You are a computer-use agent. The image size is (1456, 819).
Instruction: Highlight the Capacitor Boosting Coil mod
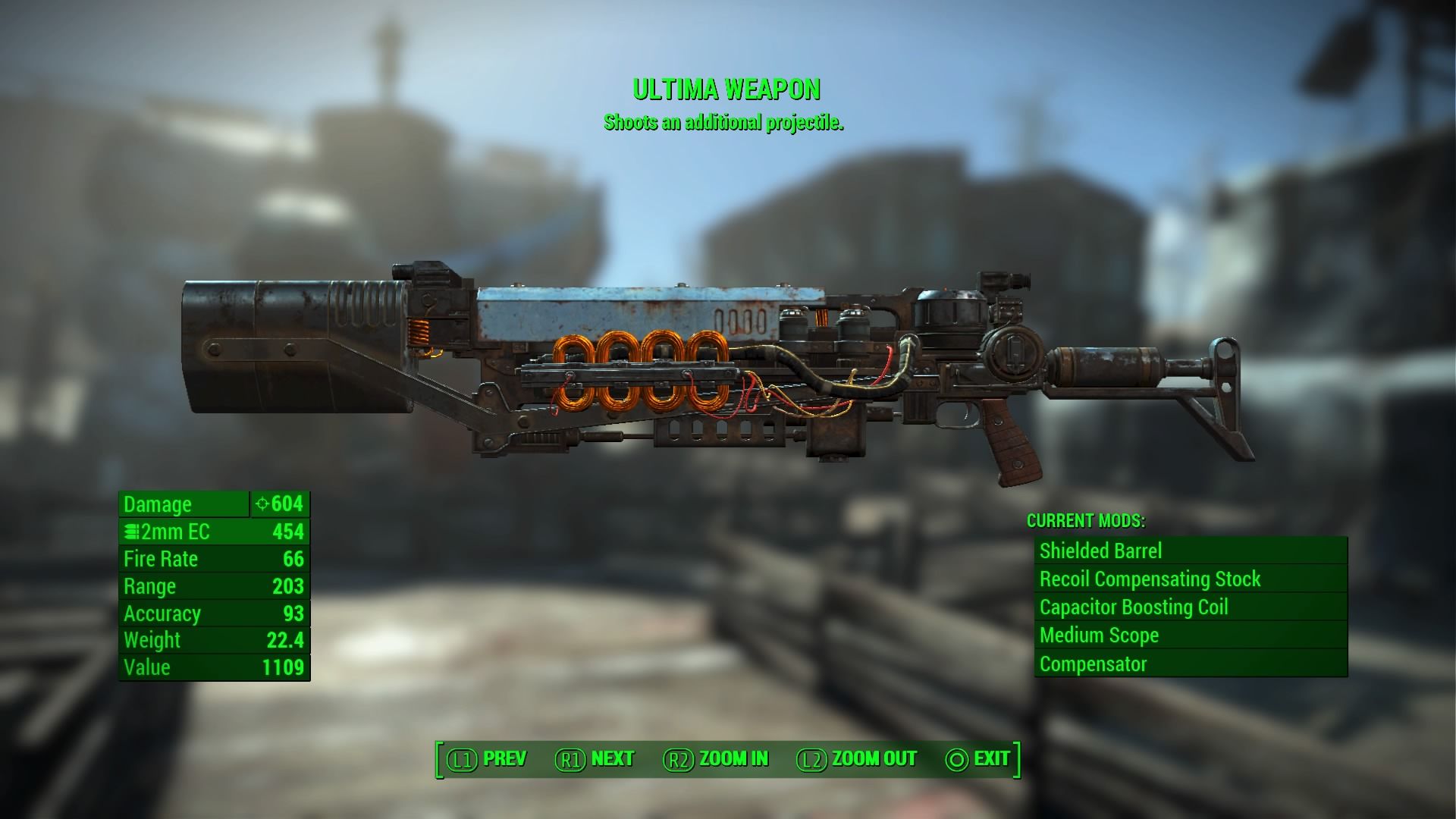[1189, 607]
